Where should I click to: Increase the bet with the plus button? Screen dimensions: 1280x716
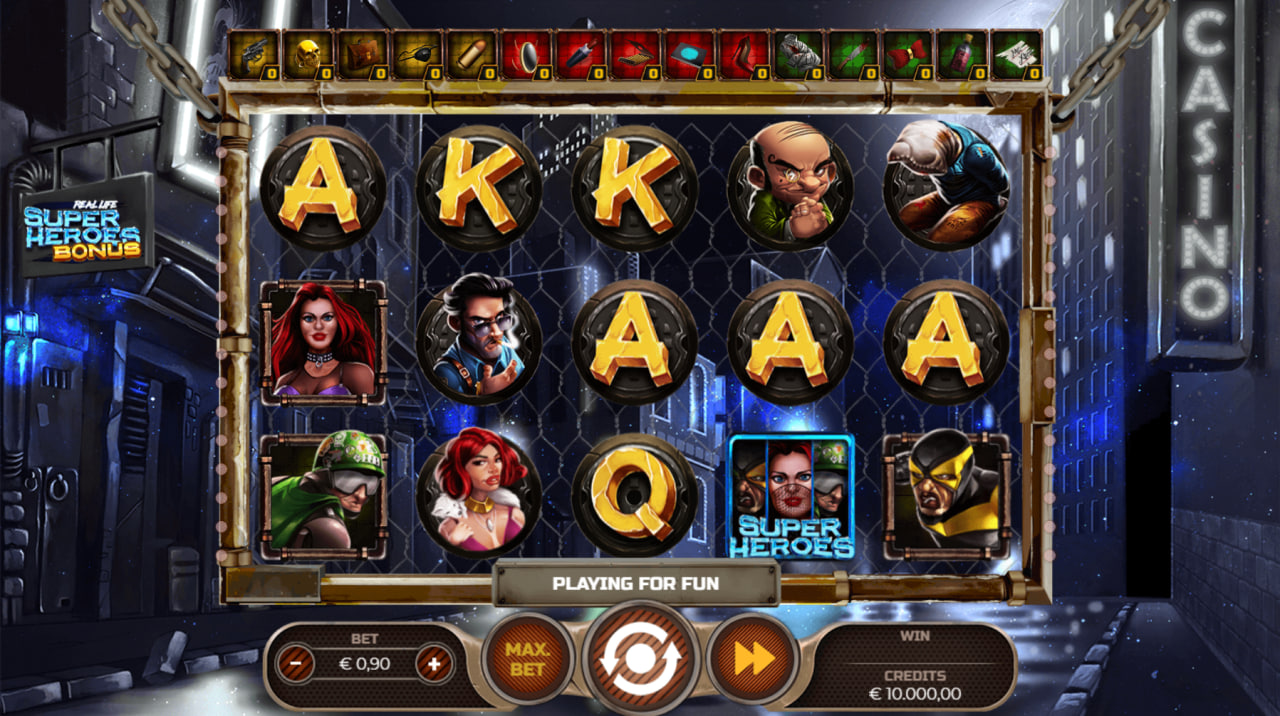pyautogui.click(x=434, y=664)
